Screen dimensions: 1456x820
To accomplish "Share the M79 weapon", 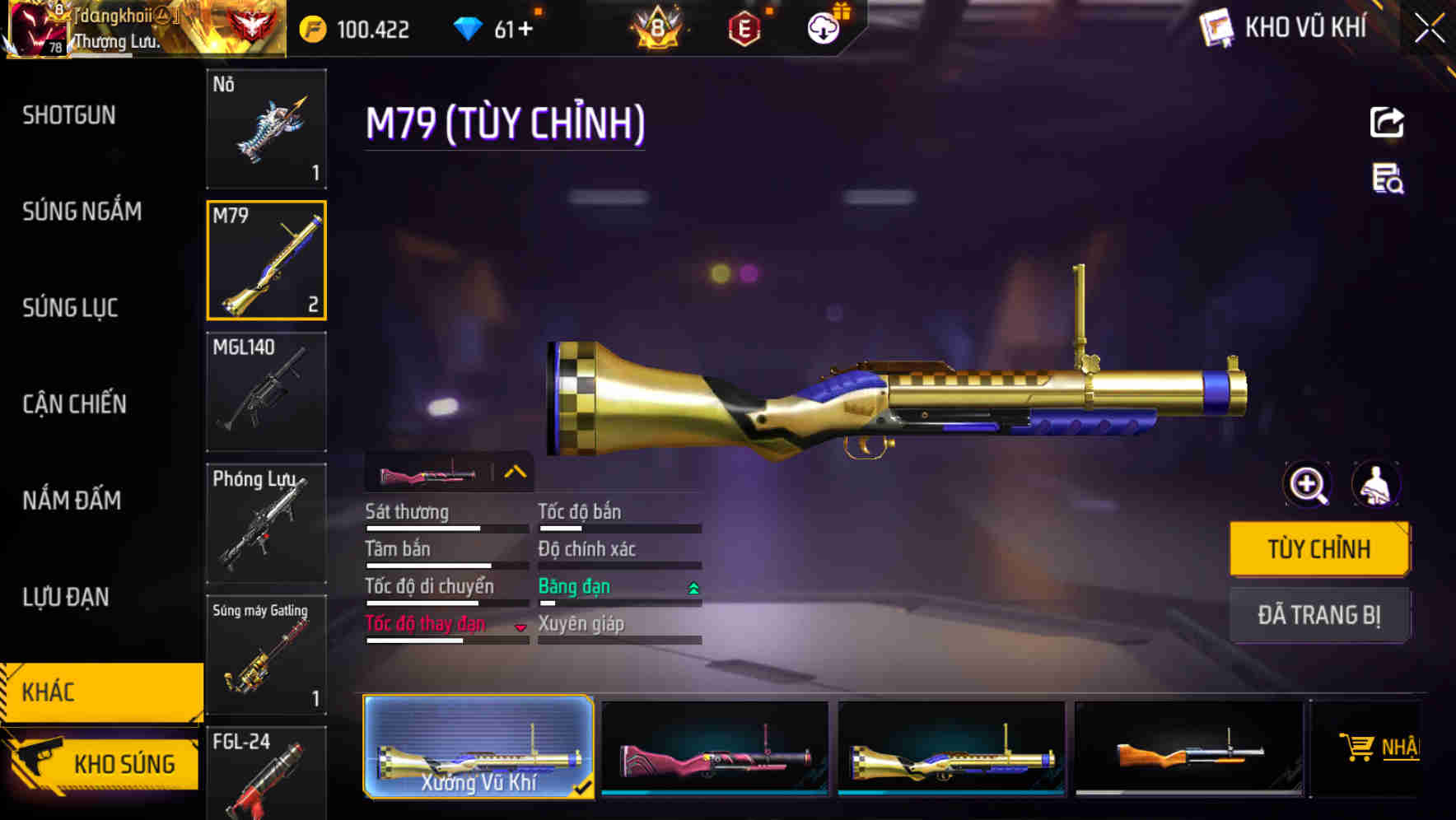I will click(x=1386, y=122).
